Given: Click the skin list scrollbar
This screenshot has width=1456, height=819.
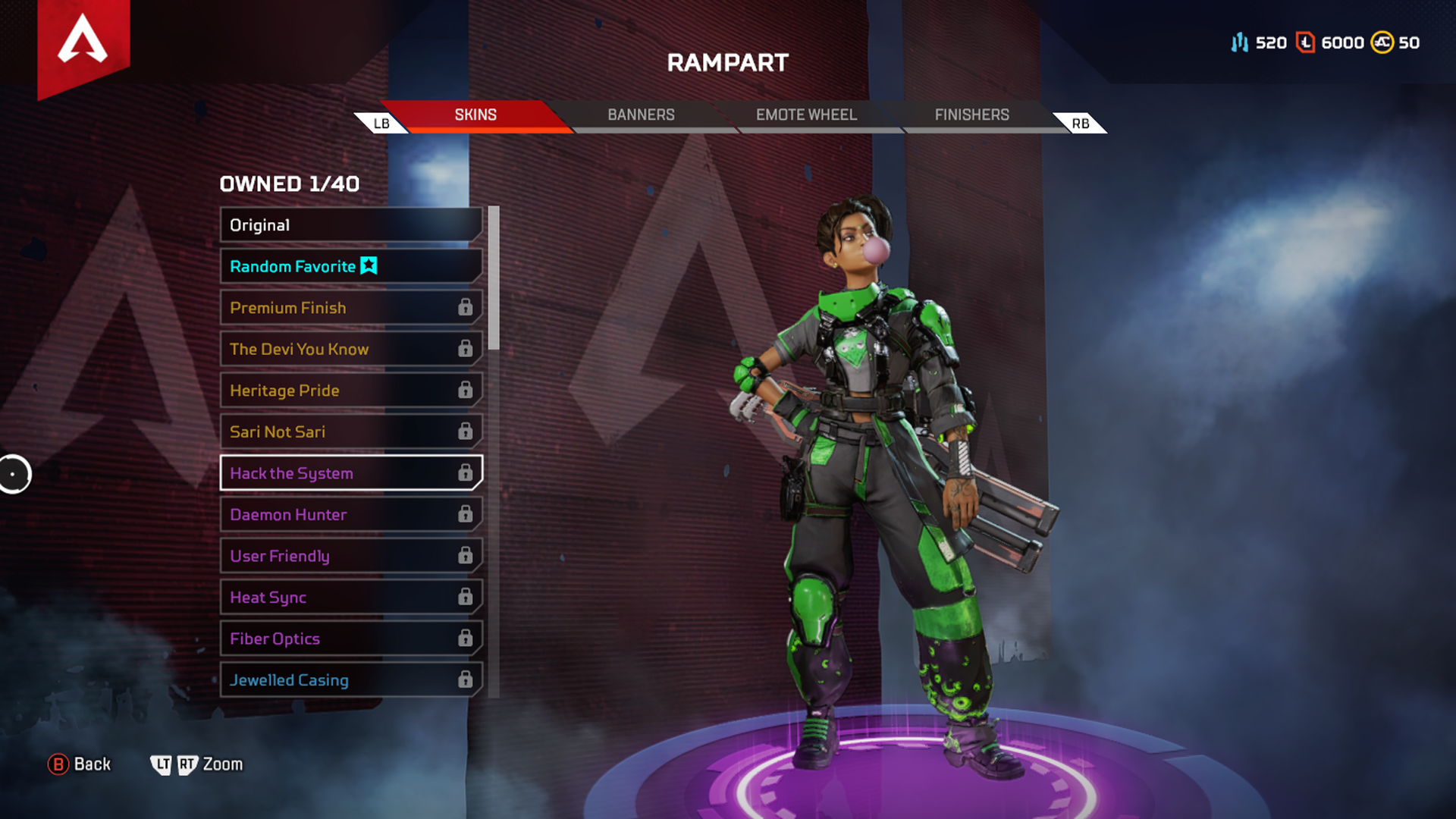Looking at the screenshot, I should tap(494, 278).
